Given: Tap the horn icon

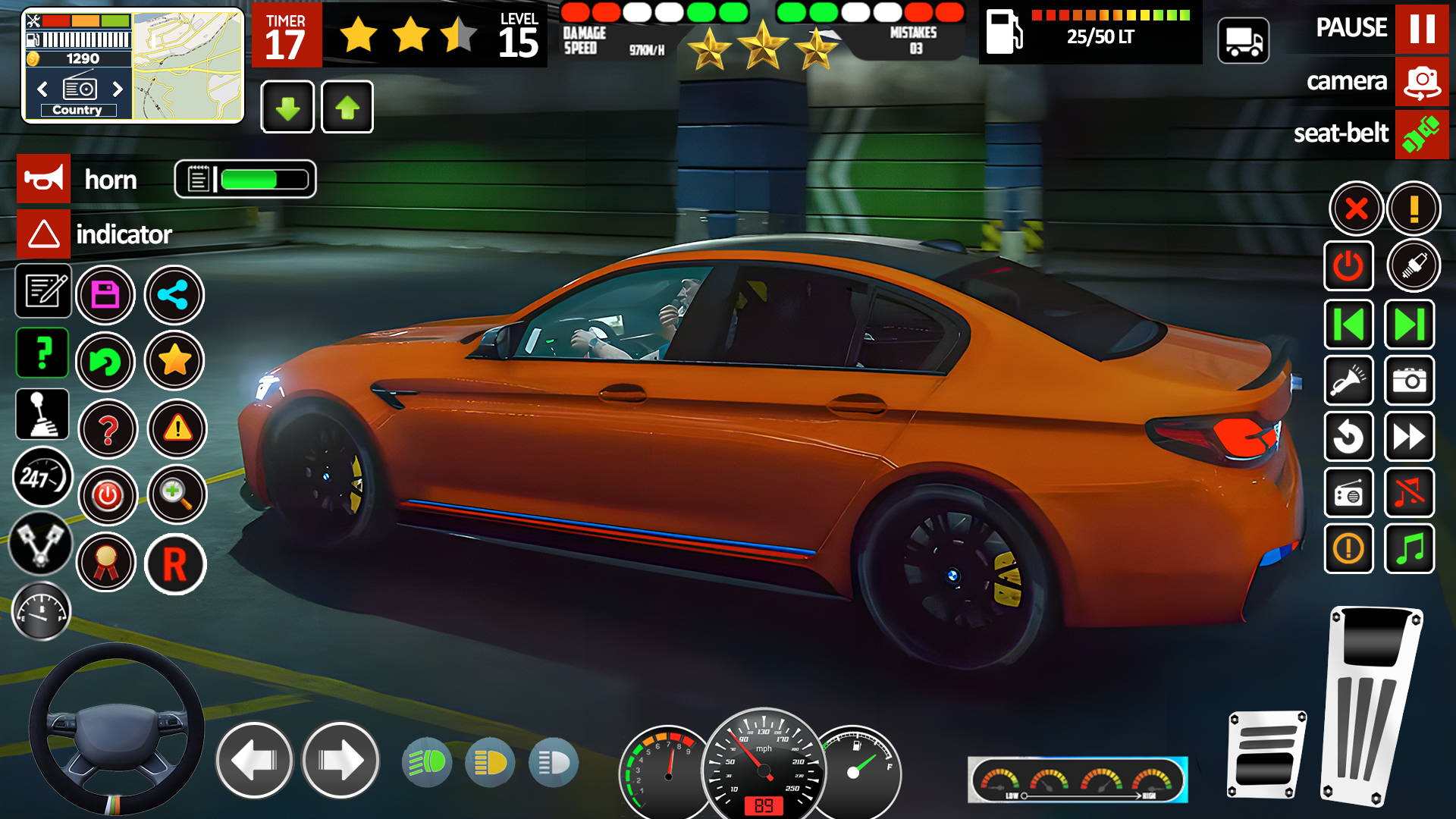Looking at the screenshot, I should (43, 179).
